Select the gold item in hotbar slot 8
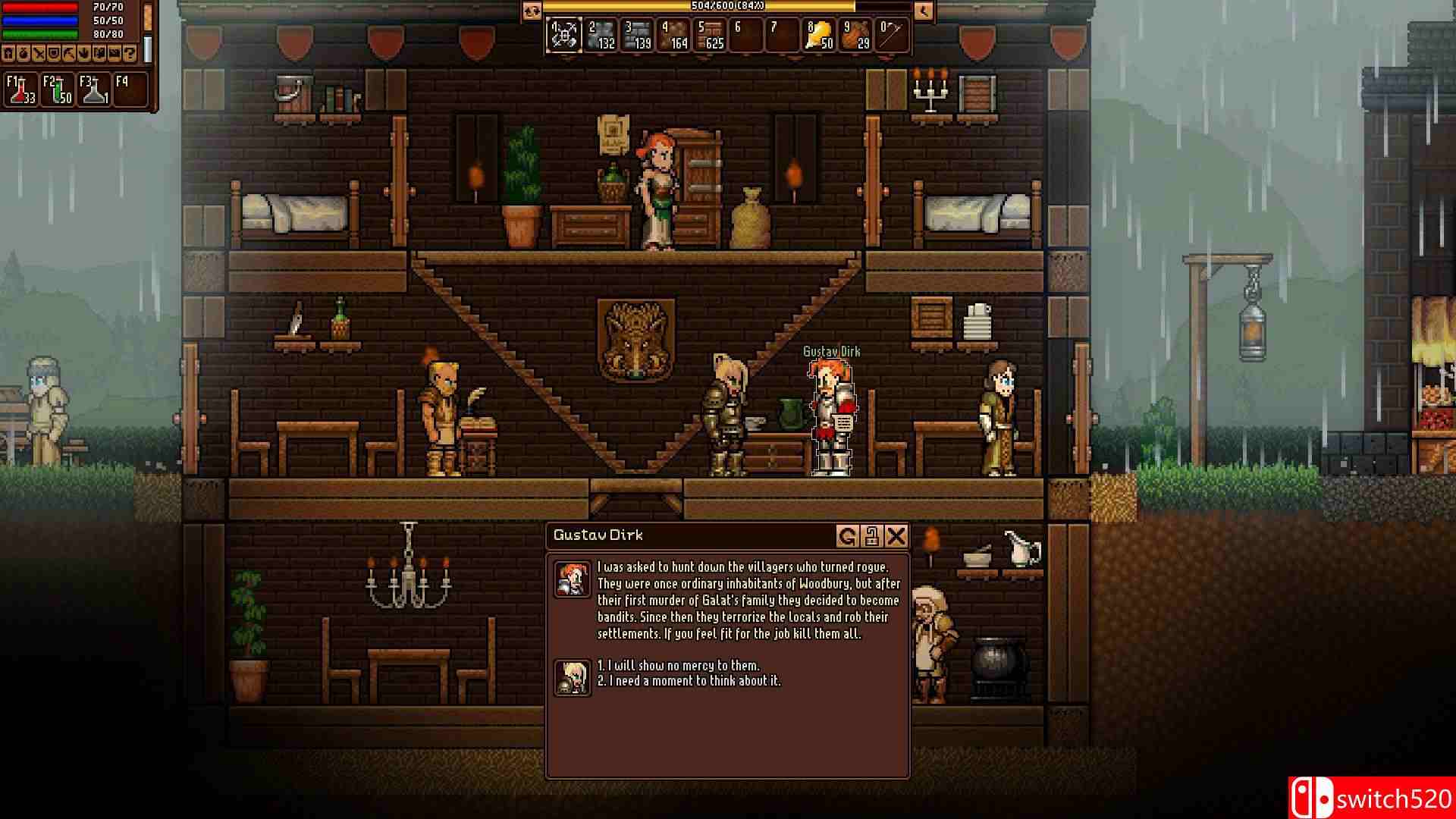This screenshot has height=819, width=1456. pyautogui.click(x=821, y=34)
